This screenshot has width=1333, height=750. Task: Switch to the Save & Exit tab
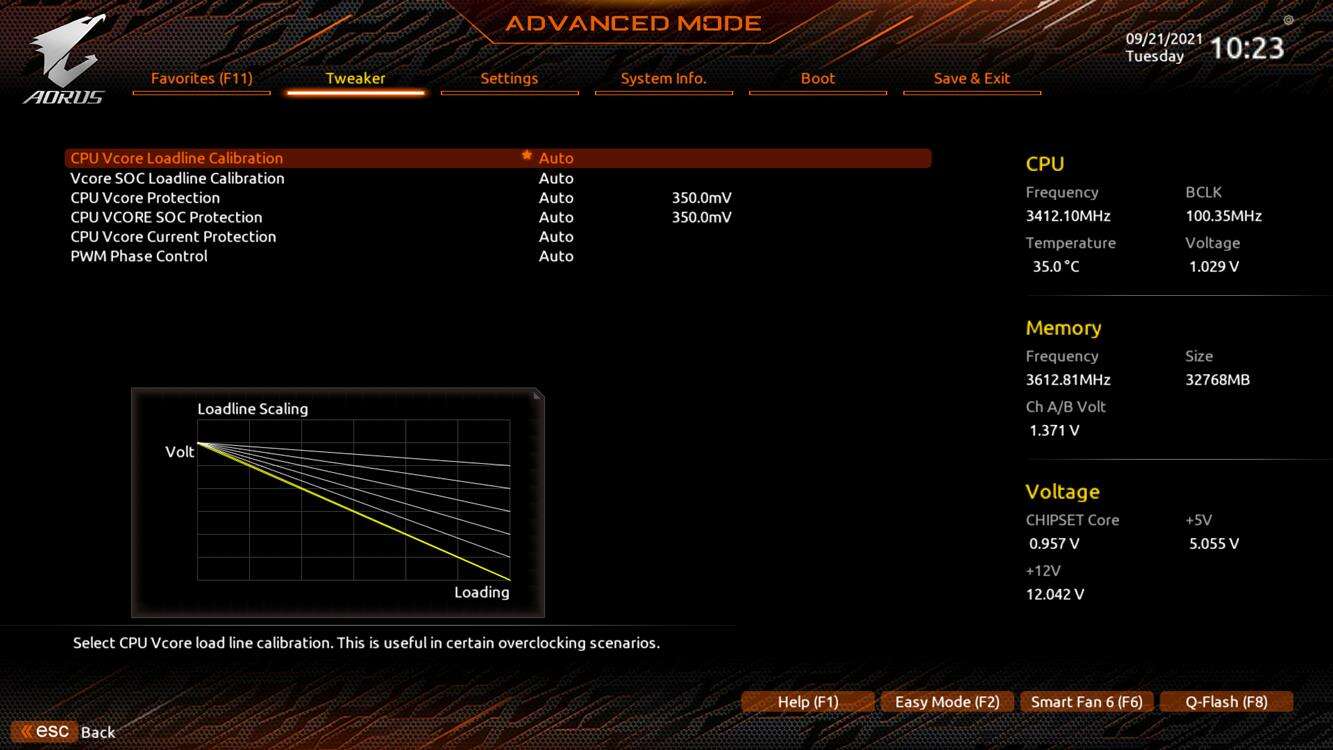(x=971, y=78)
